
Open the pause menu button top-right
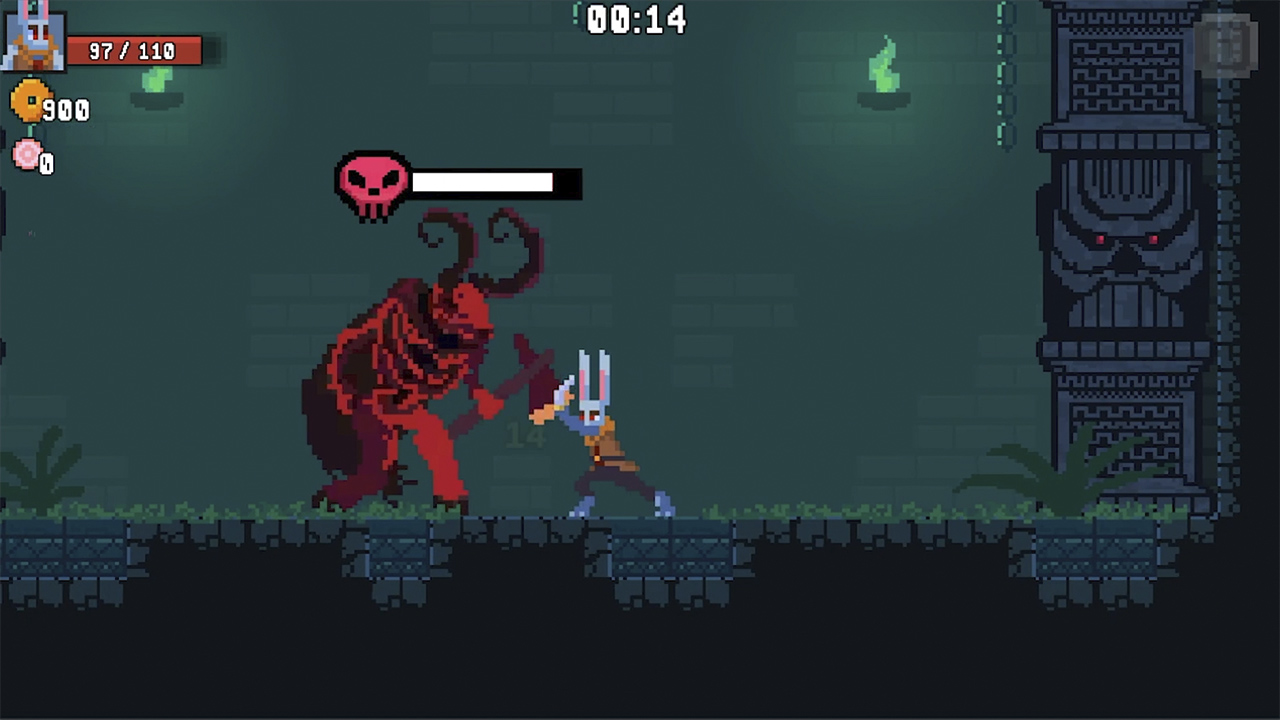1228,46
